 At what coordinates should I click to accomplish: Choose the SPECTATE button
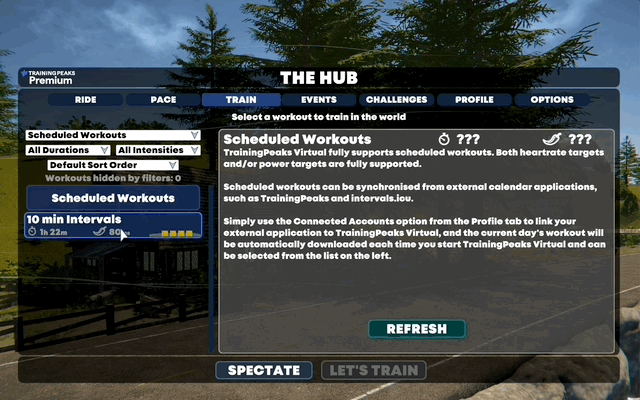(264, 371)
